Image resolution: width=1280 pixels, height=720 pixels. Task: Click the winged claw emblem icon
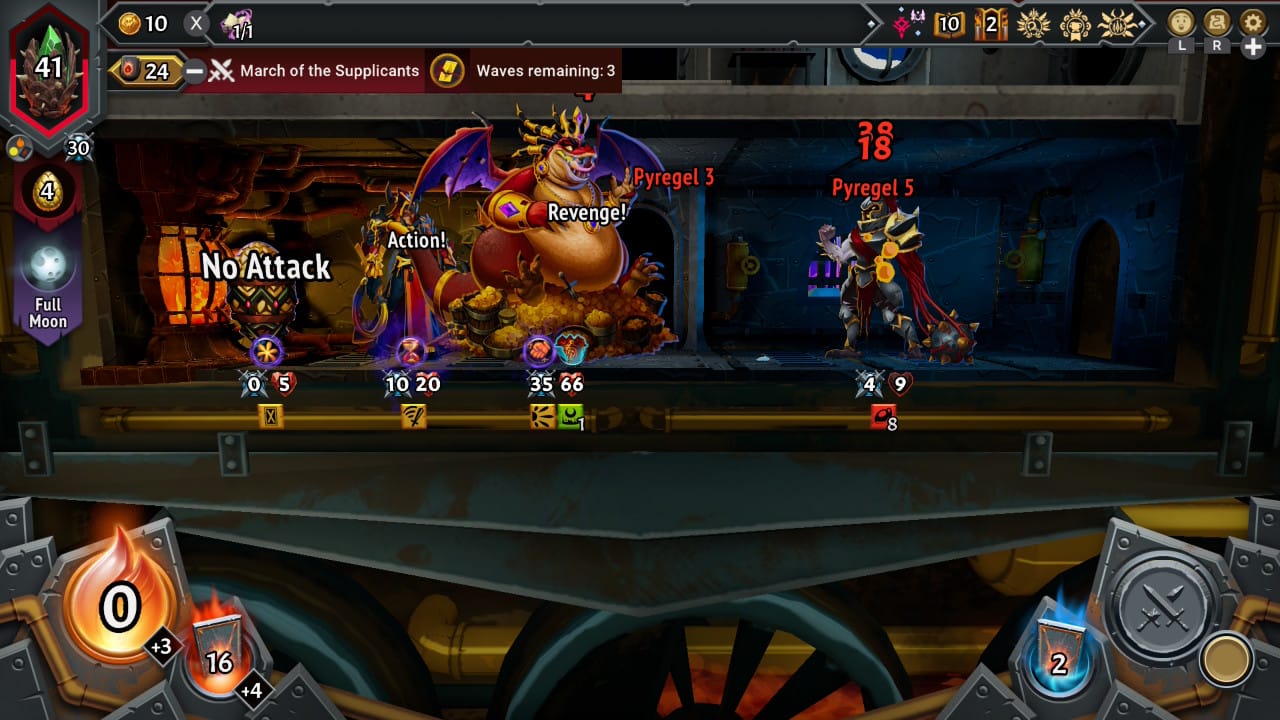(x=1117, y=23)
